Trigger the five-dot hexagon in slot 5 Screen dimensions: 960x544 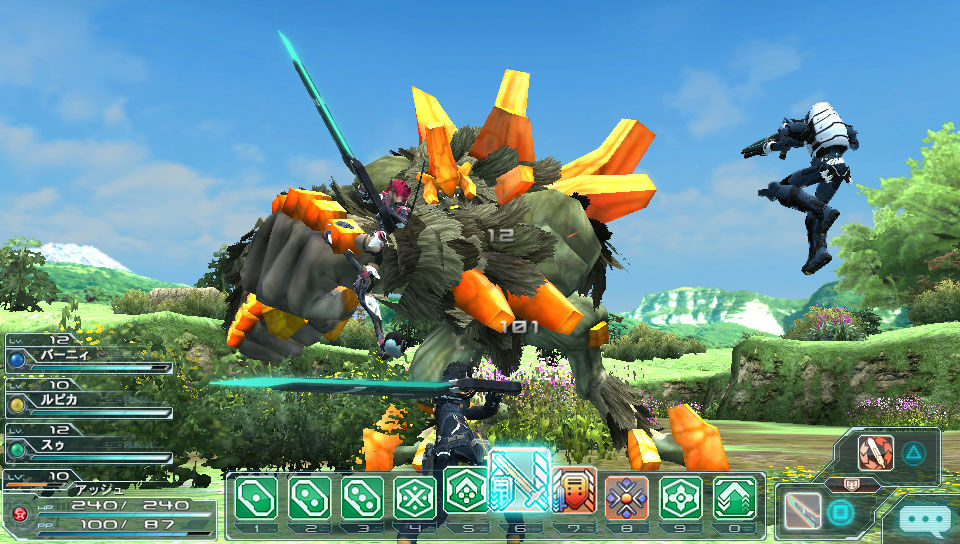coord(466,490)
